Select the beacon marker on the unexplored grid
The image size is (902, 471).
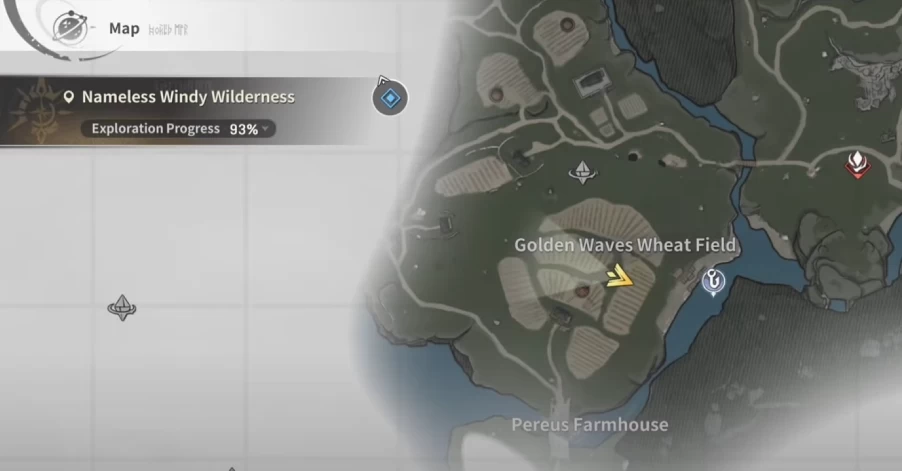(x=122, y=307)
